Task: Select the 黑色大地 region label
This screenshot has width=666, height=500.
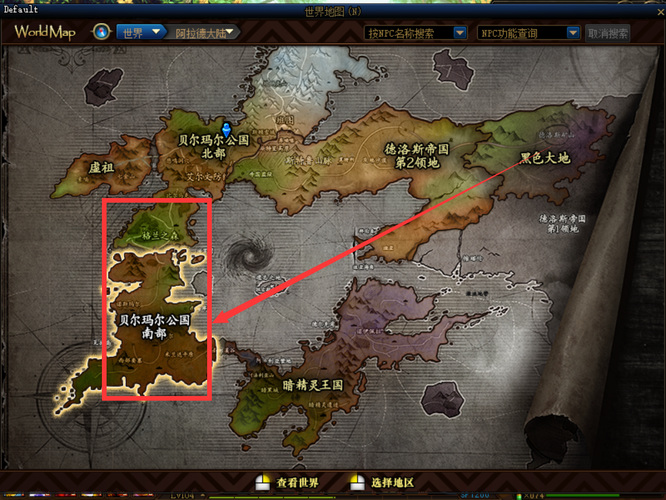Action: pyautogui.click(x=545, y=158)
